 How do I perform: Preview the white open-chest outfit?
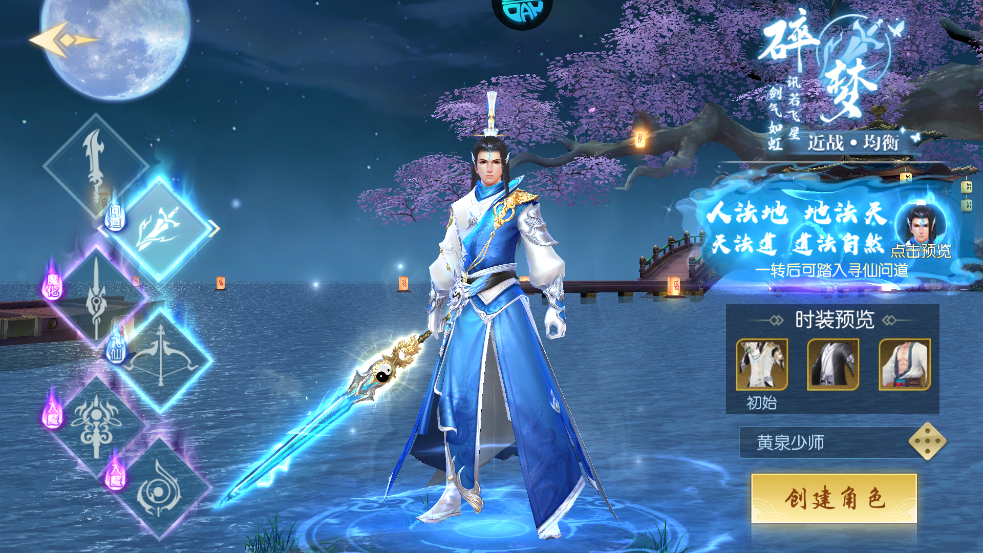[x=904, y=365]
